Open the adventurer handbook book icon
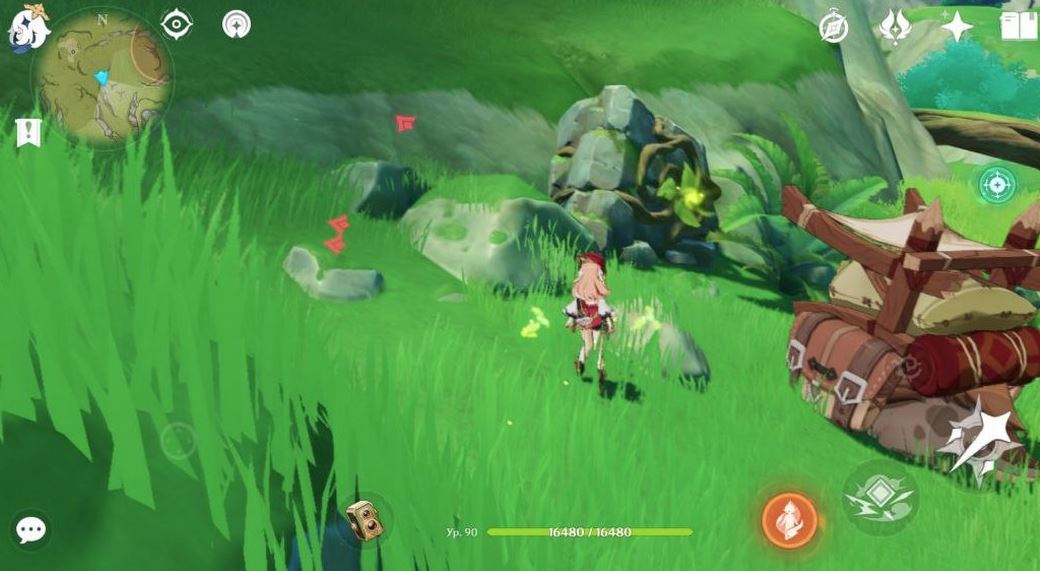 pyautogui.click(x=1018, y=25)
